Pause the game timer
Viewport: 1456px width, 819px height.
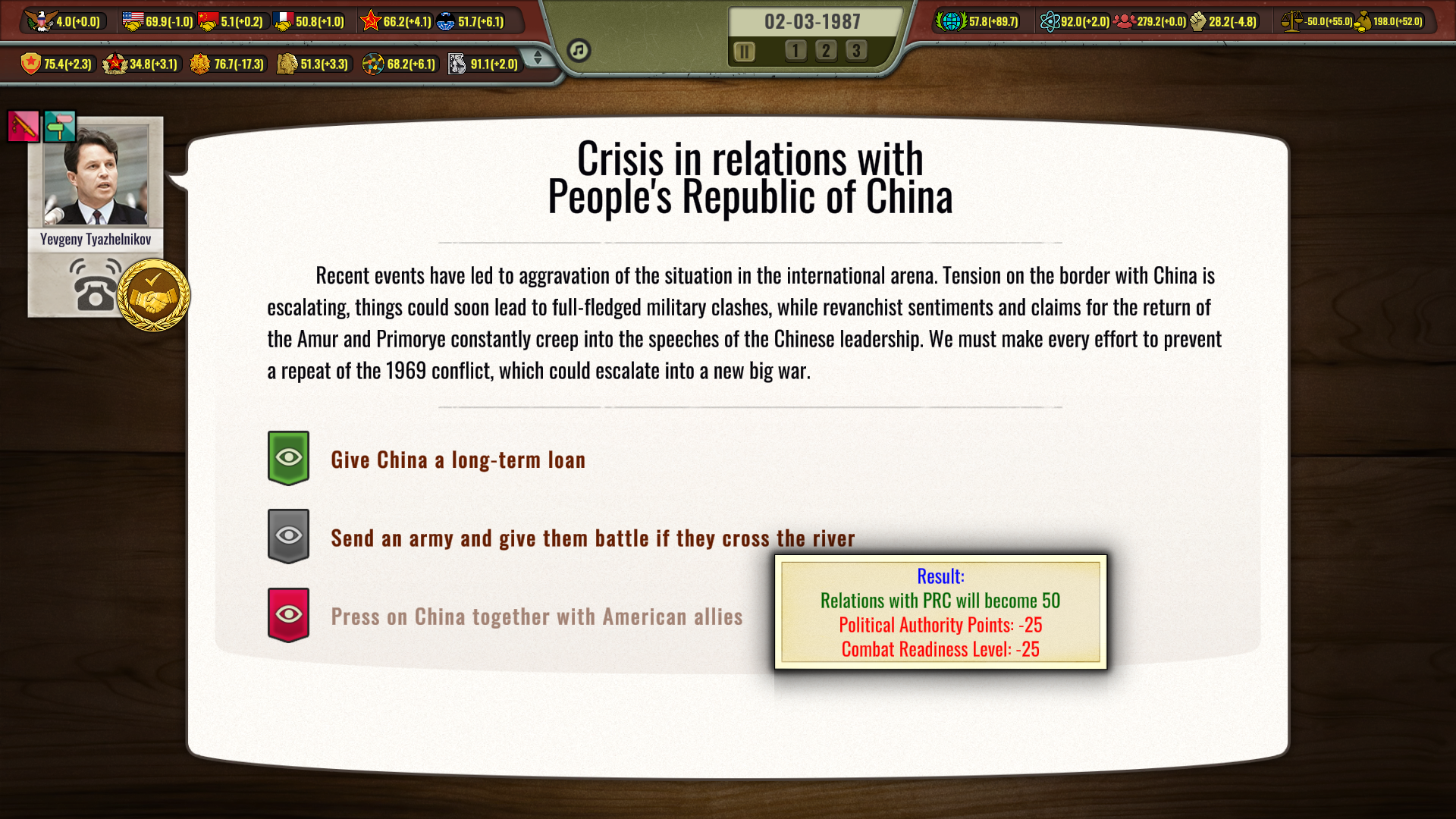coord(744,52)
